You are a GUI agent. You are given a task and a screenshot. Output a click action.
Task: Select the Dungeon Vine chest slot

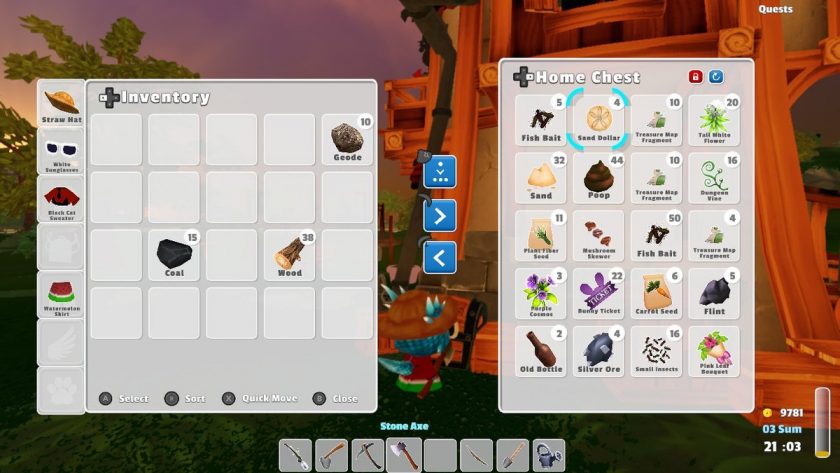click(x=714, y=178)
